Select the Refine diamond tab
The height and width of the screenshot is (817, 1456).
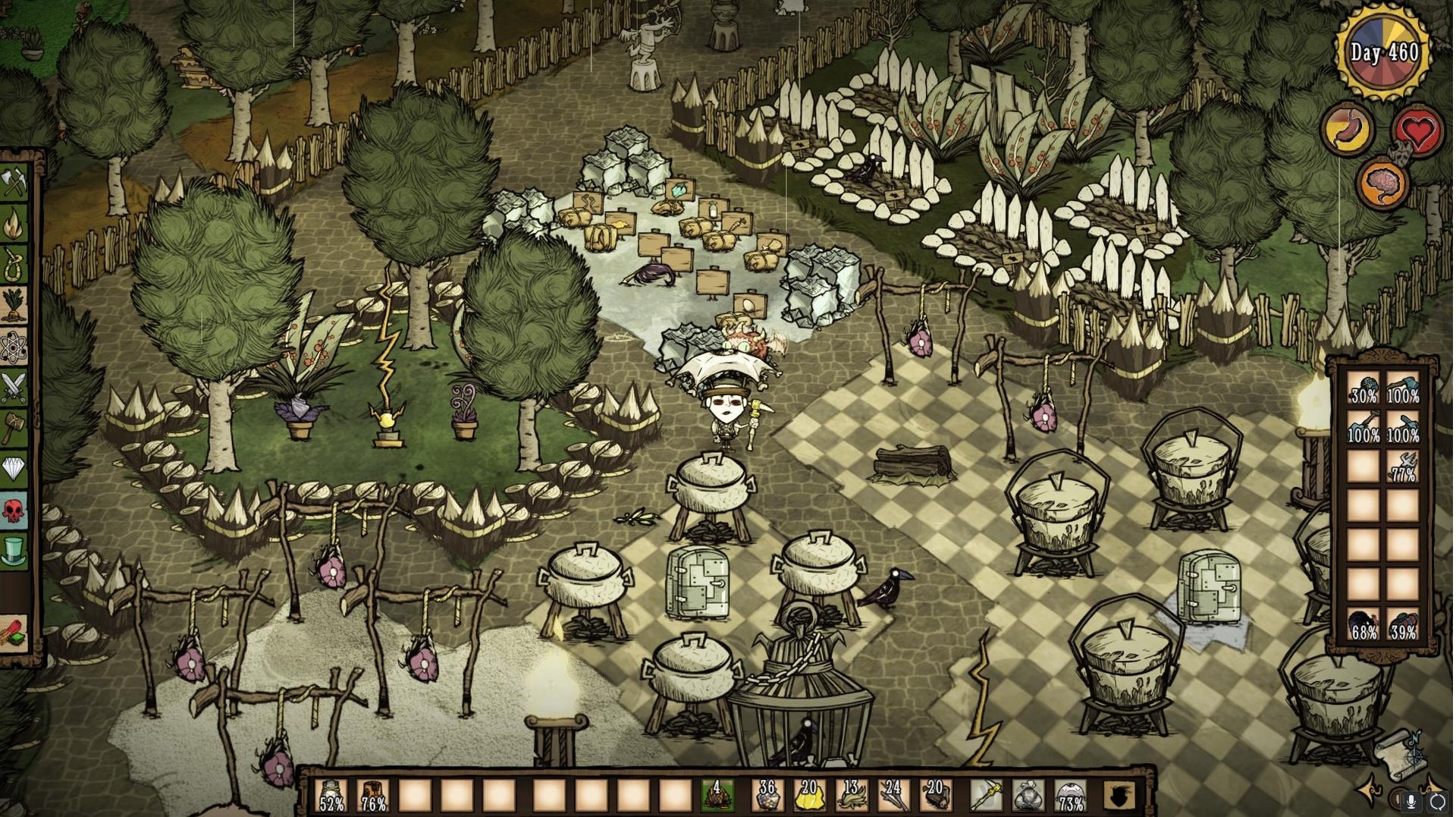coord(14,470)
